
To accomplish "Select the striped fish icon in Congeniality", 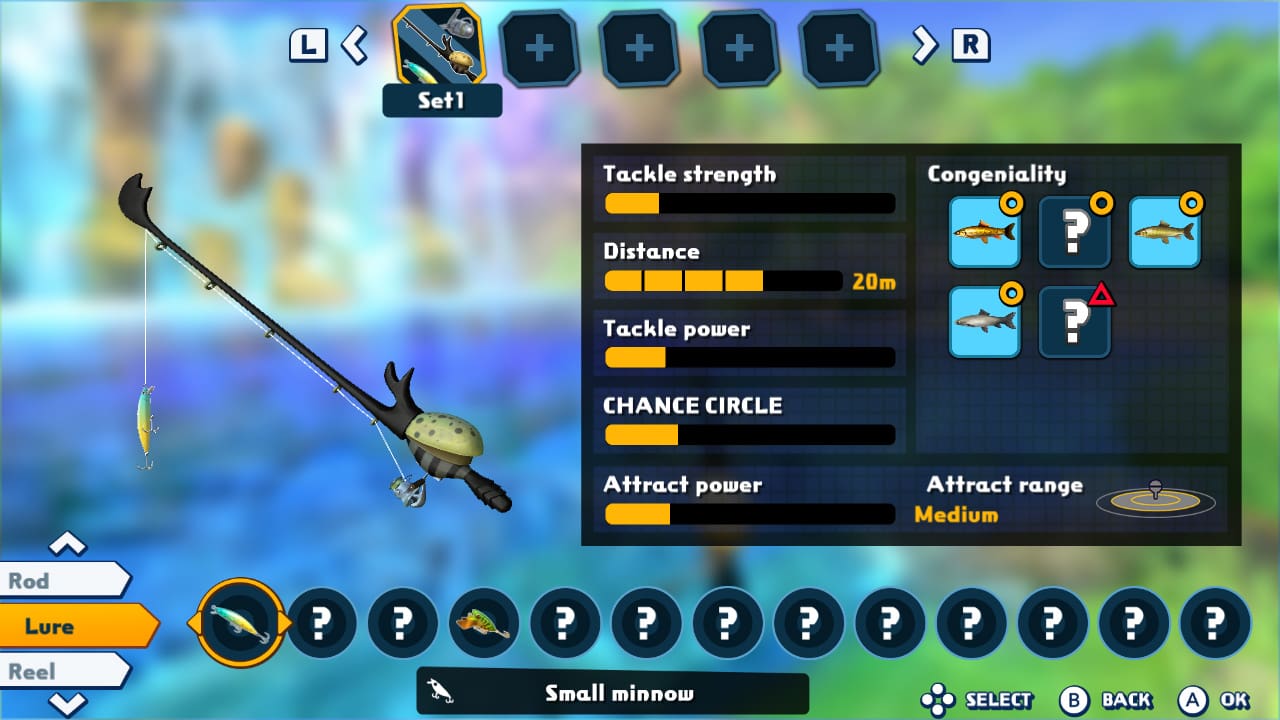I will coord(1165,231).
